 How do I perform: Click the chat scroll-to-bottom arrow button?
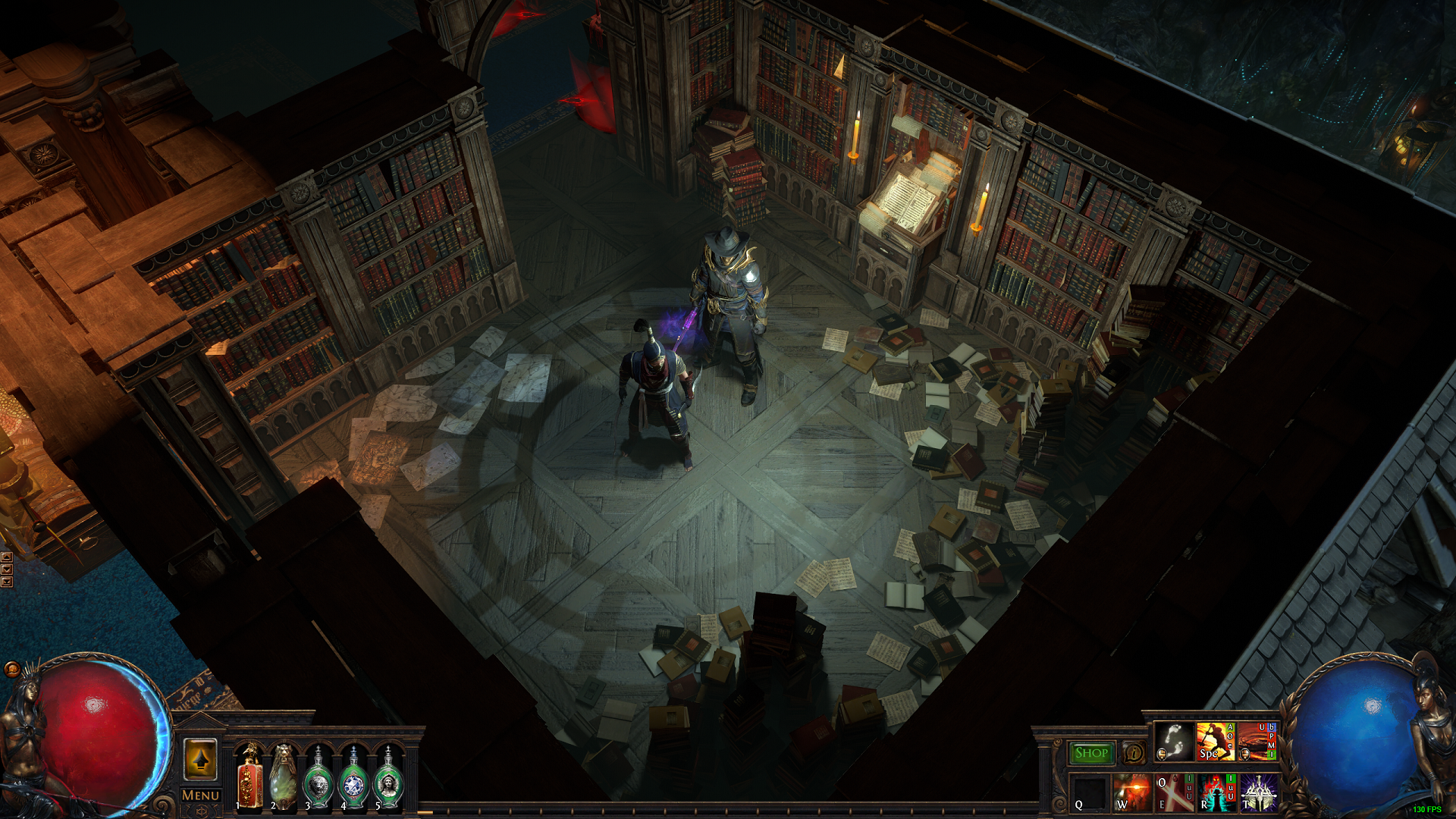click(x=7, y=582)
